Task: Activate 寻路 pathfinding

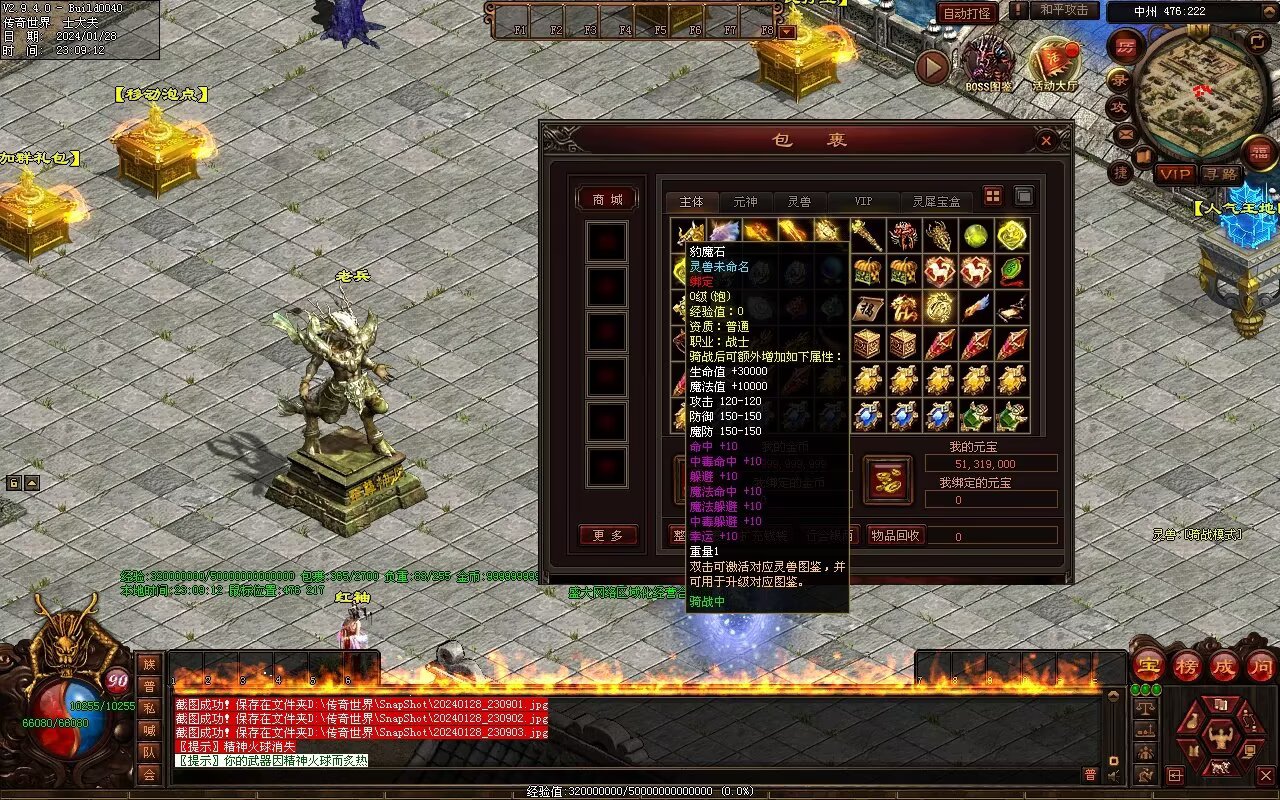Action: pos(1219,174)
